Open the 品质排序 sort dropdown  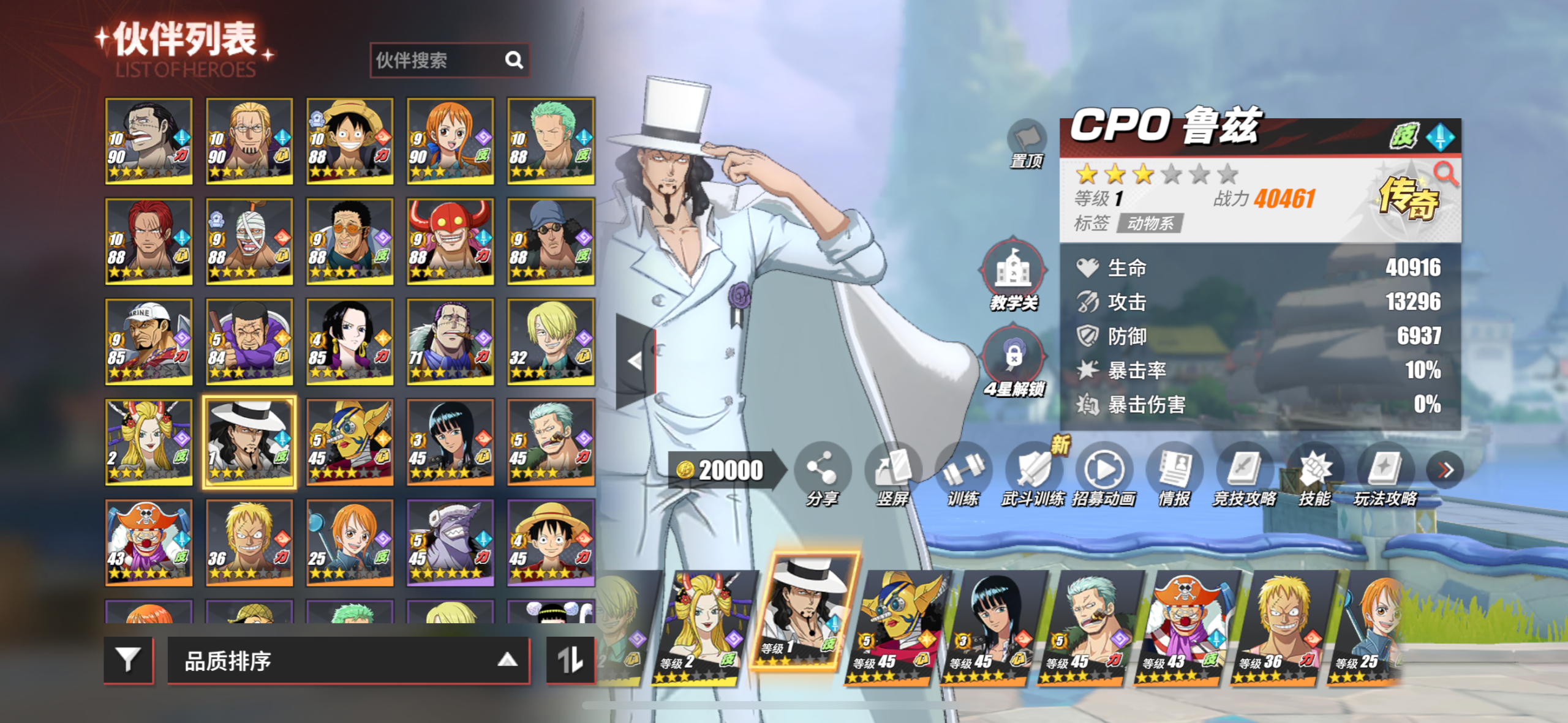tap(348, 660)
